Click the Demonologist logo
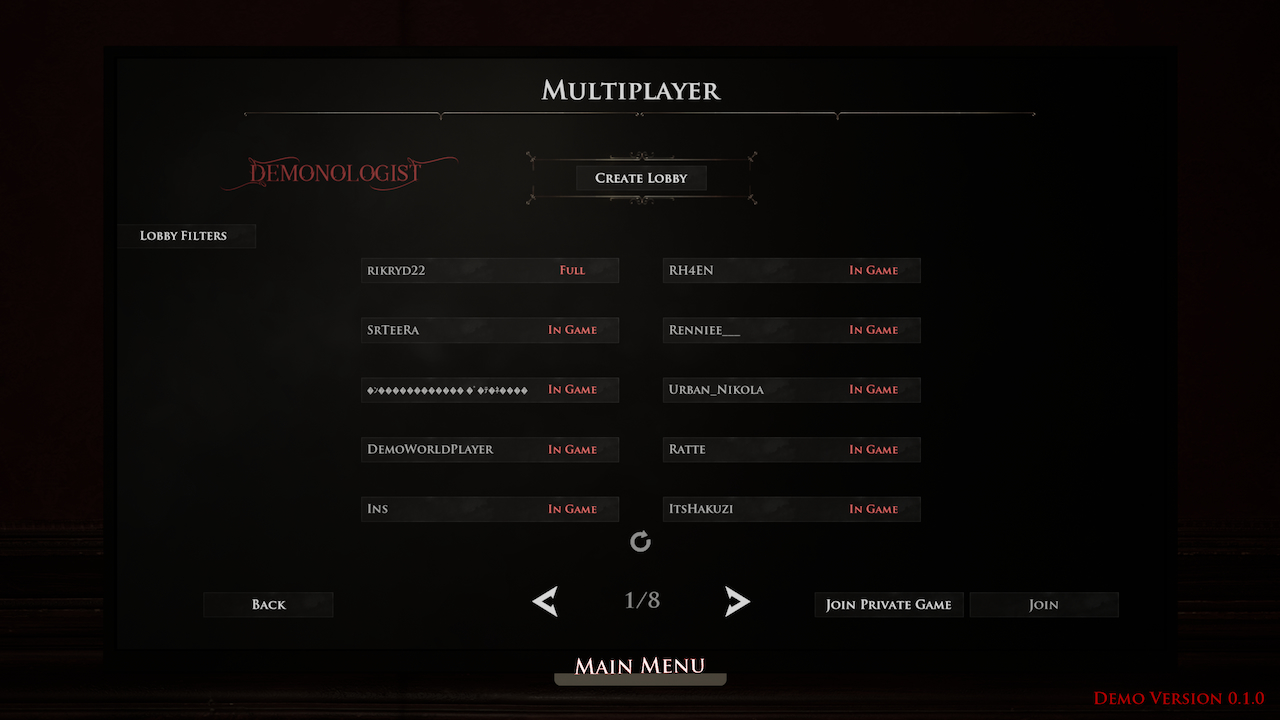Viewport: 1280px width, 720px height. 340,172
